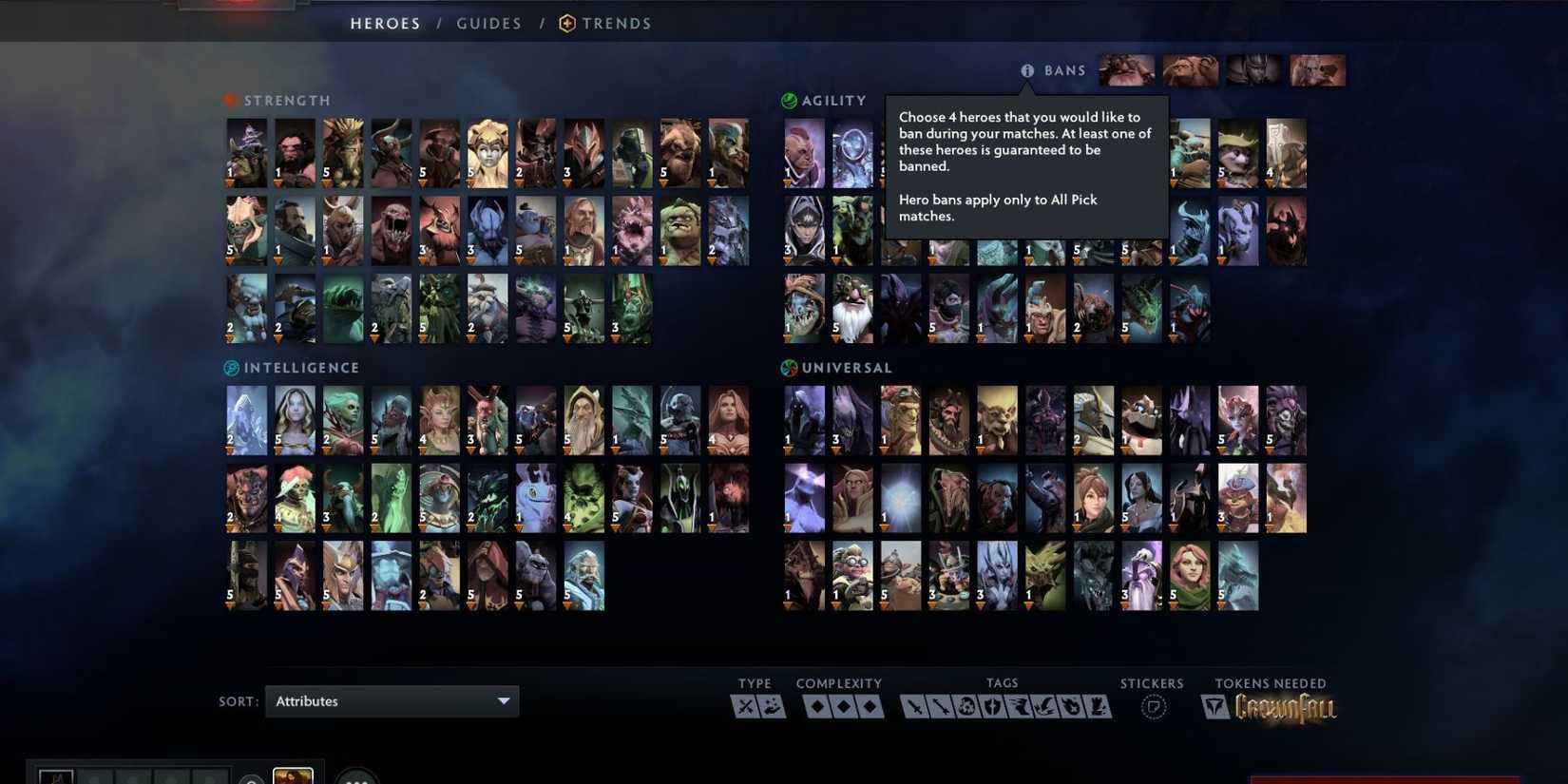Open the Attributes sort dropdown
The image size is (1568, 784).
[392, 701]
